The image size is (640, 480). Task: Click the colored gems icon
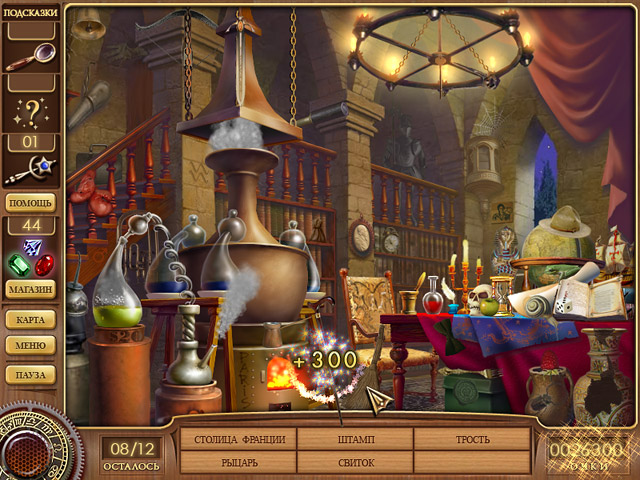click(x=31, y=258)
